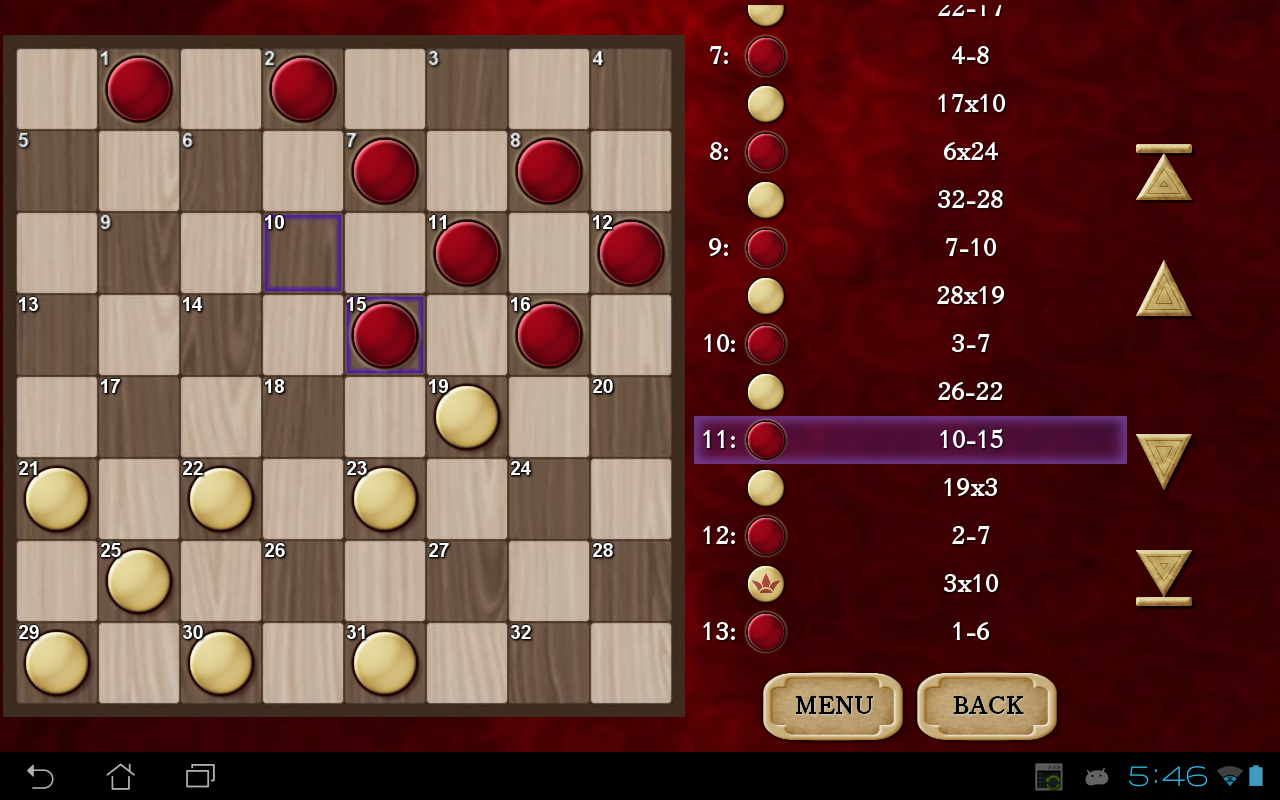Click empty highlighted square 10

302,253
